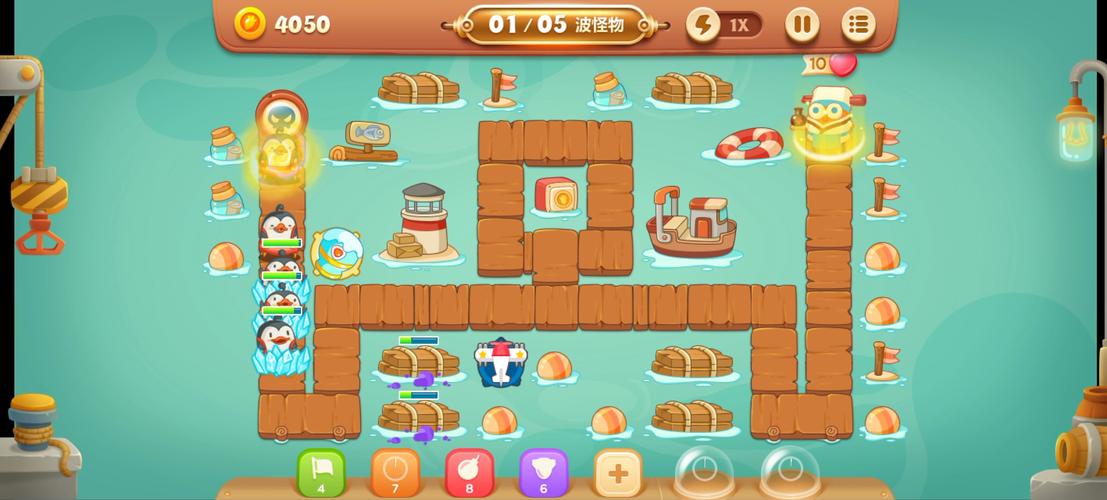The width and height of the screenshot is (1107, 500).
Task: Use the red bomb power-up
Action: pyautogui.click(x=469, y=472)
